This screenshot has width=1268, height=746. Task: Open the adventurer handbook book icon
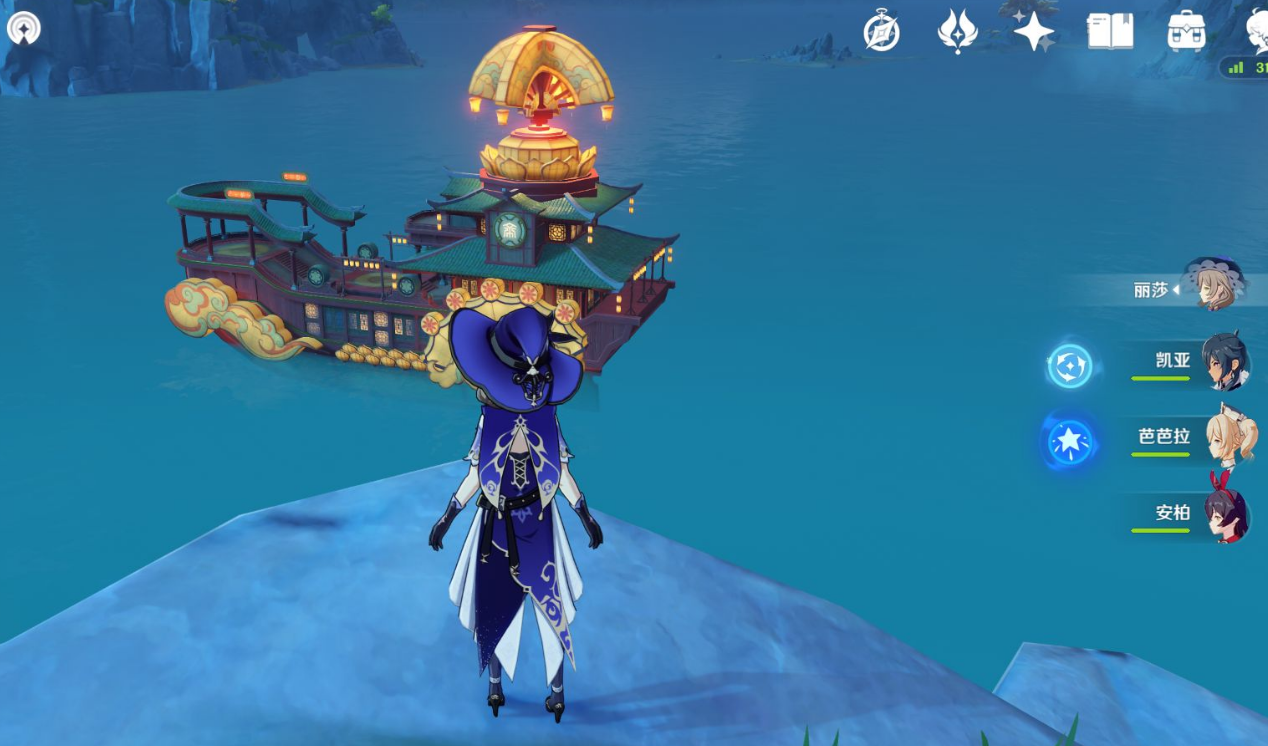[x=1110, y=31]
